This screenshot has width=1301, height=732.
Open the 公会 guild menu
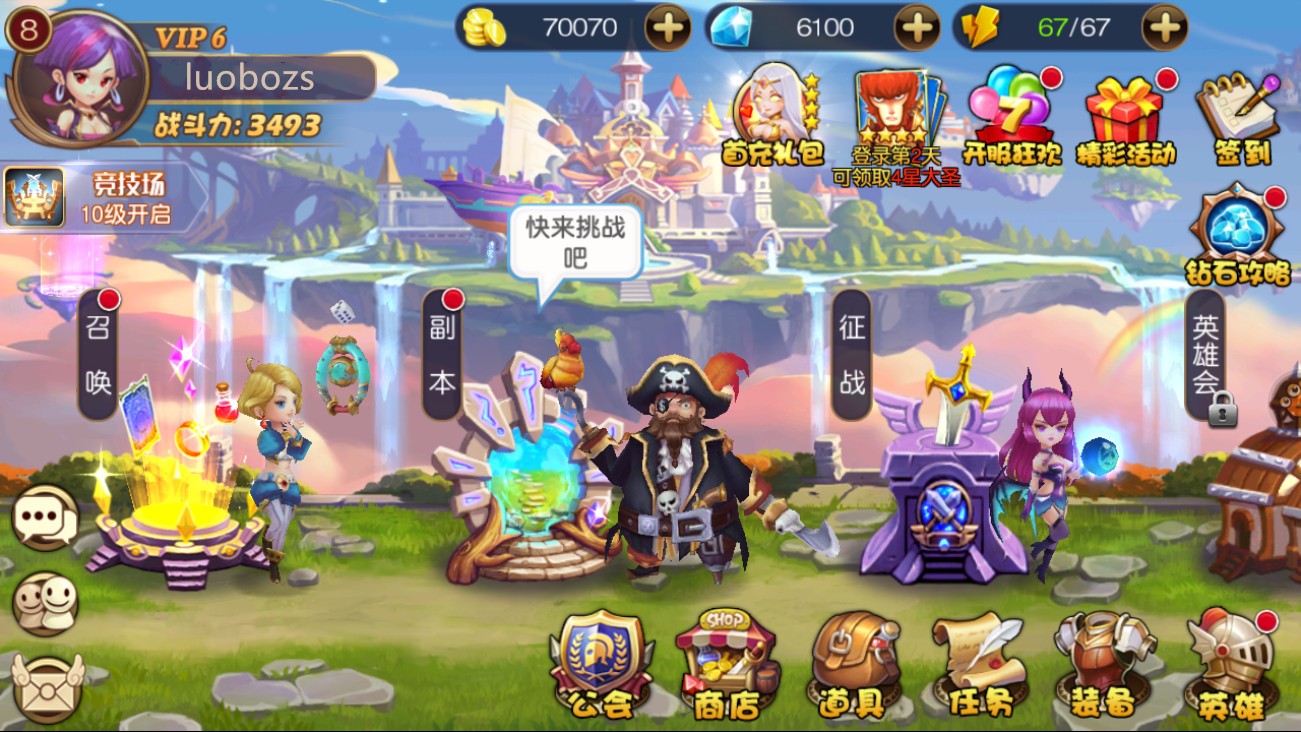(x=601, y=664)
